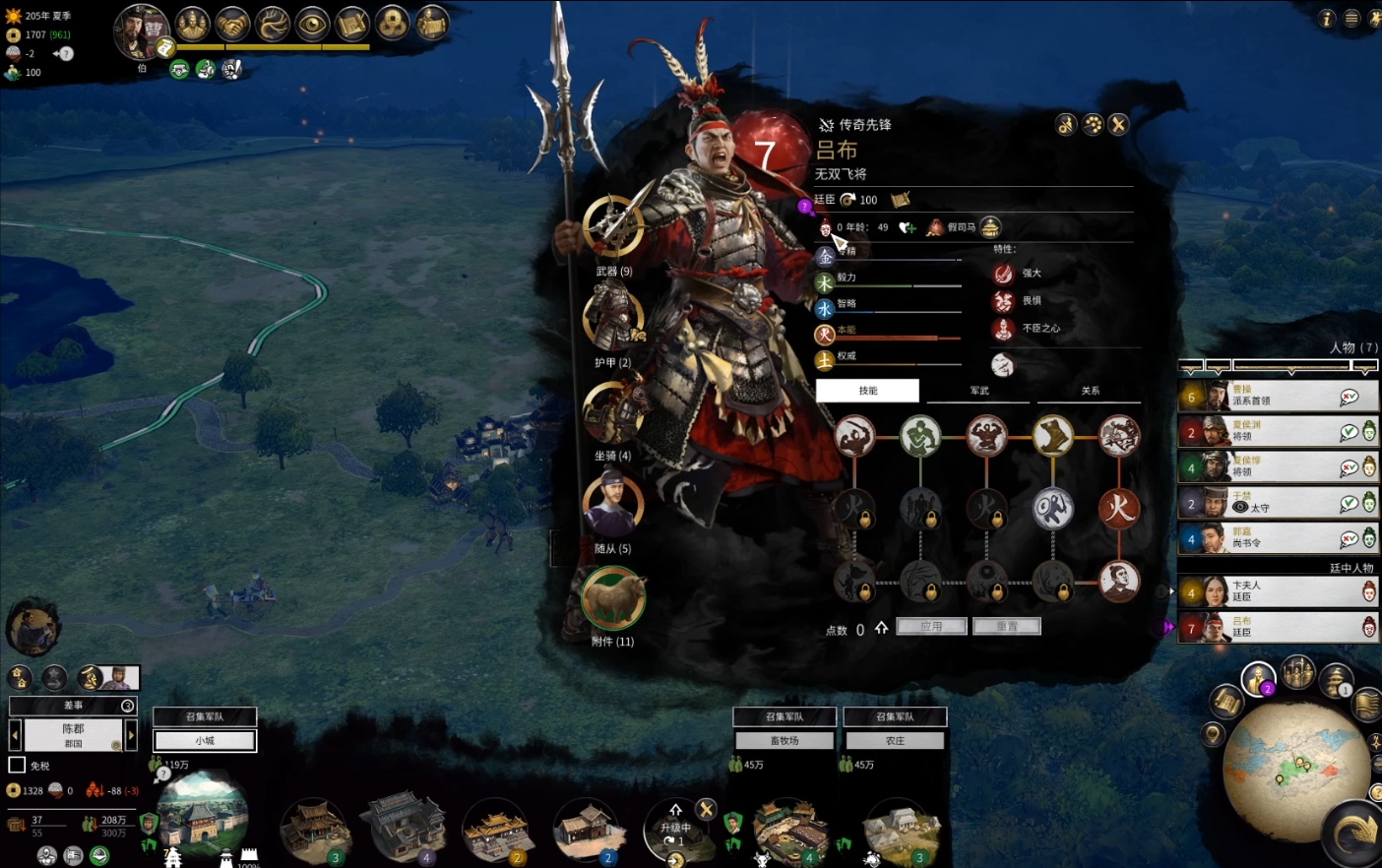1382x868 pixels.
Task: Open the 附件 accessory ox slot
Action: pos(613,597)
